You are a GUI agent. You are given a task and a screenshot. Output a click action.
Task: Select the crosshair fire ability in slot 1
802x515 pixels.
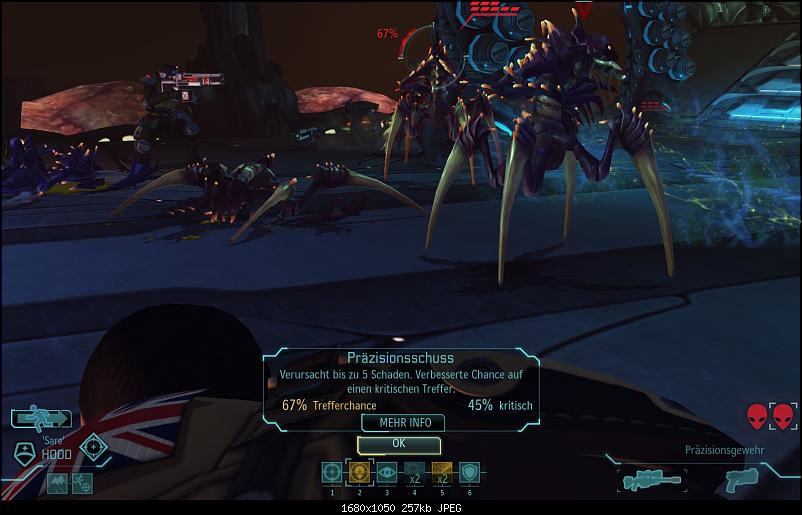(x=331, y=473)
